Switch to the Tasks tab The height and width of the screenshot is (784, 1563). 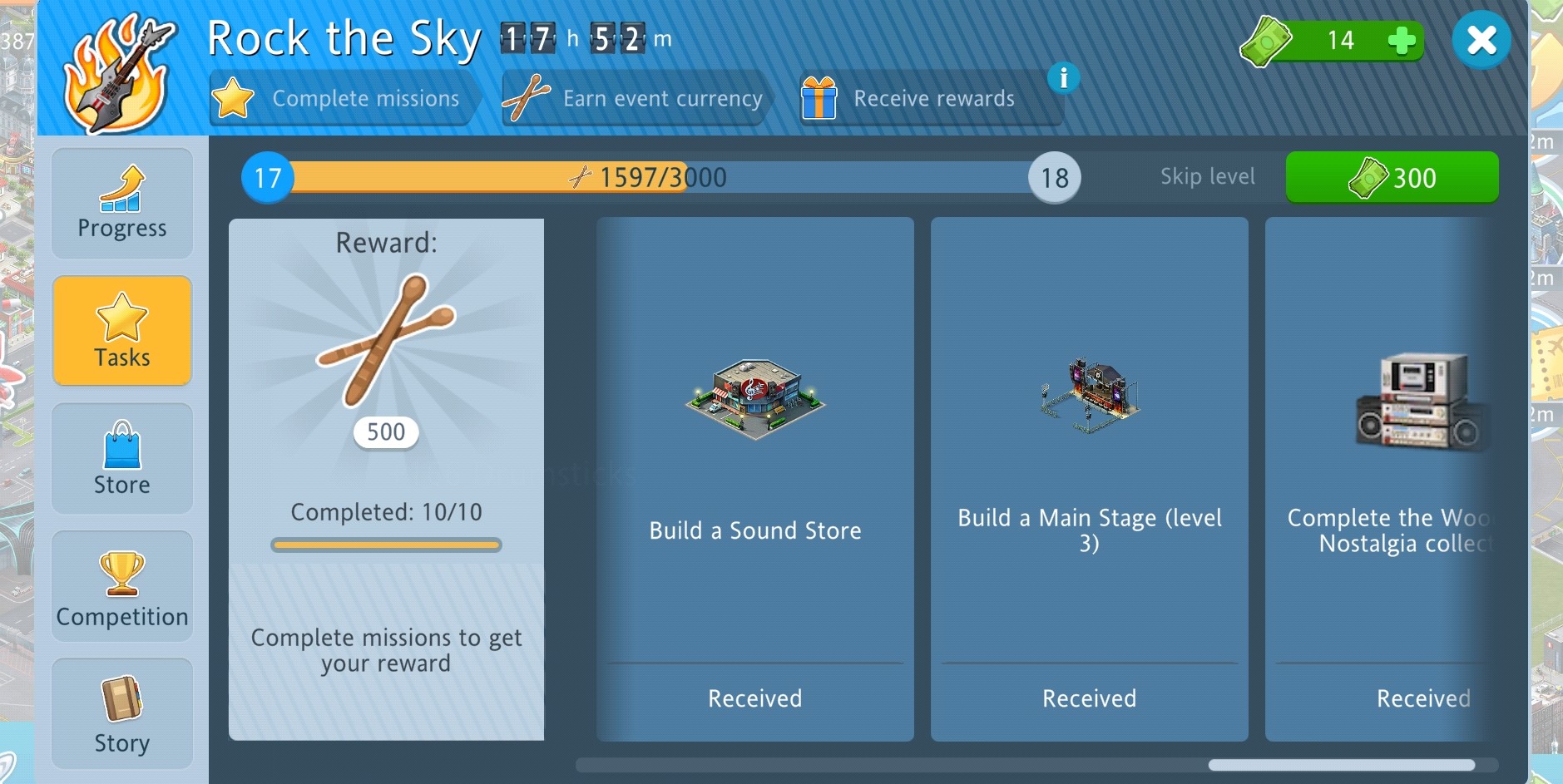coord(122,331)
